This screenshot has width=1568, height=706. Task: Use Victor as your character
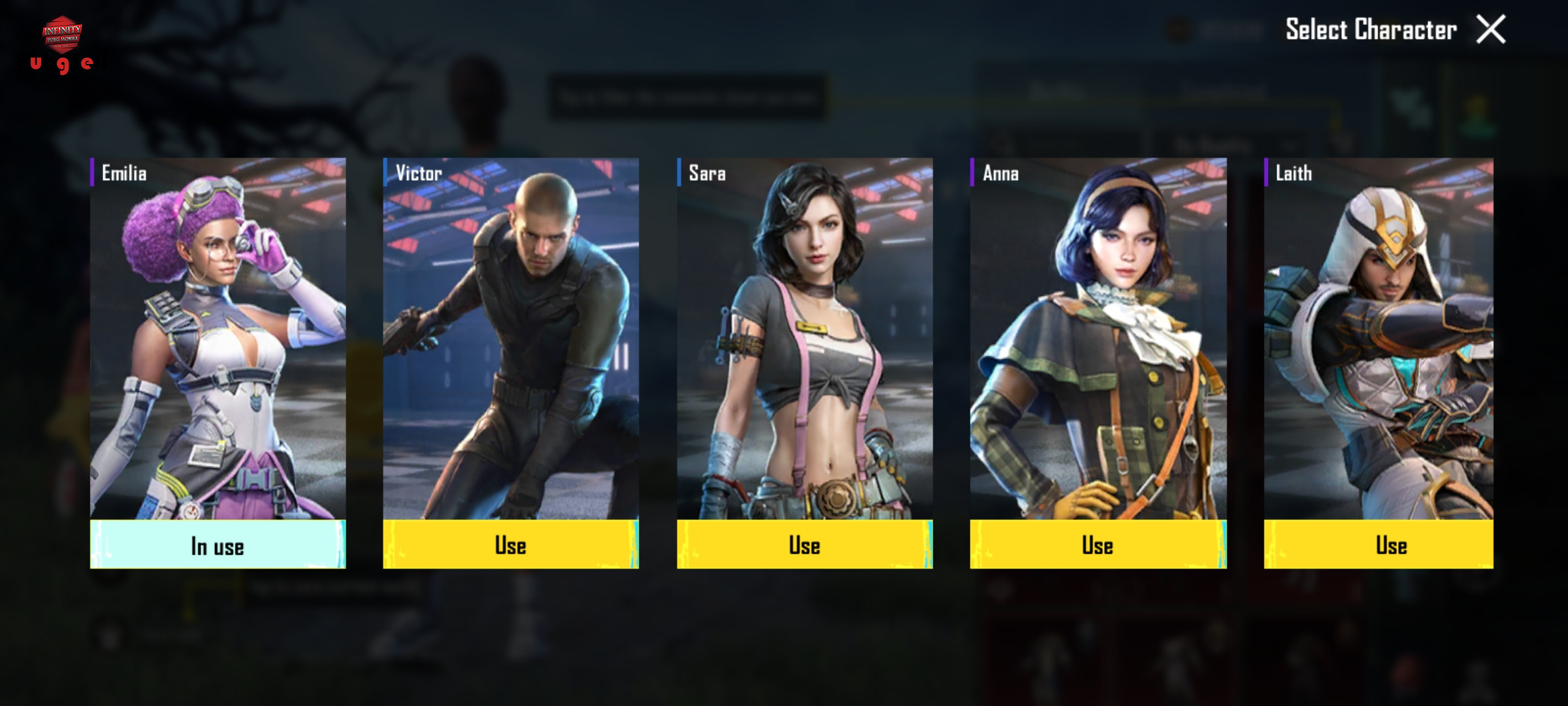510,545
